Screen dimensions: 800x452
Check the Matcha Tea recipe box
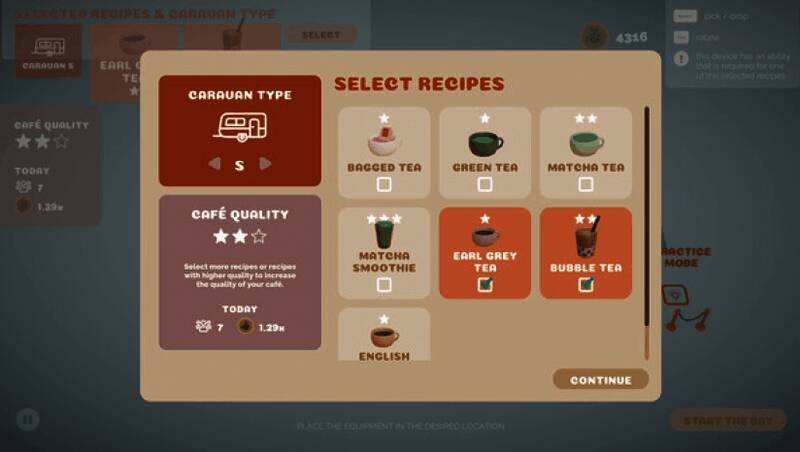pyautogui.click(x=586, y=184)
